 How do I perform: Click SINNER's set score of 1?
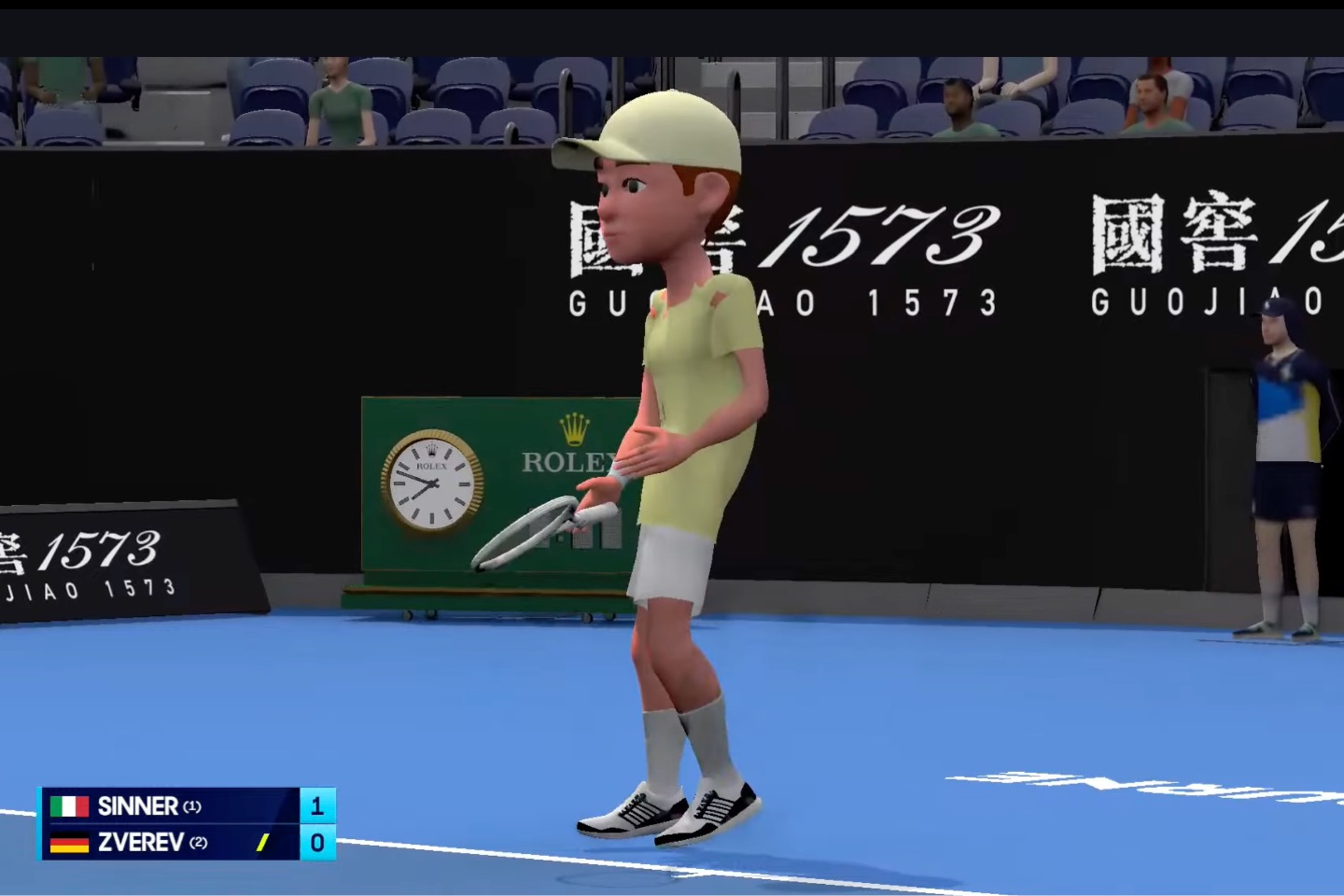tap(316, 806)
